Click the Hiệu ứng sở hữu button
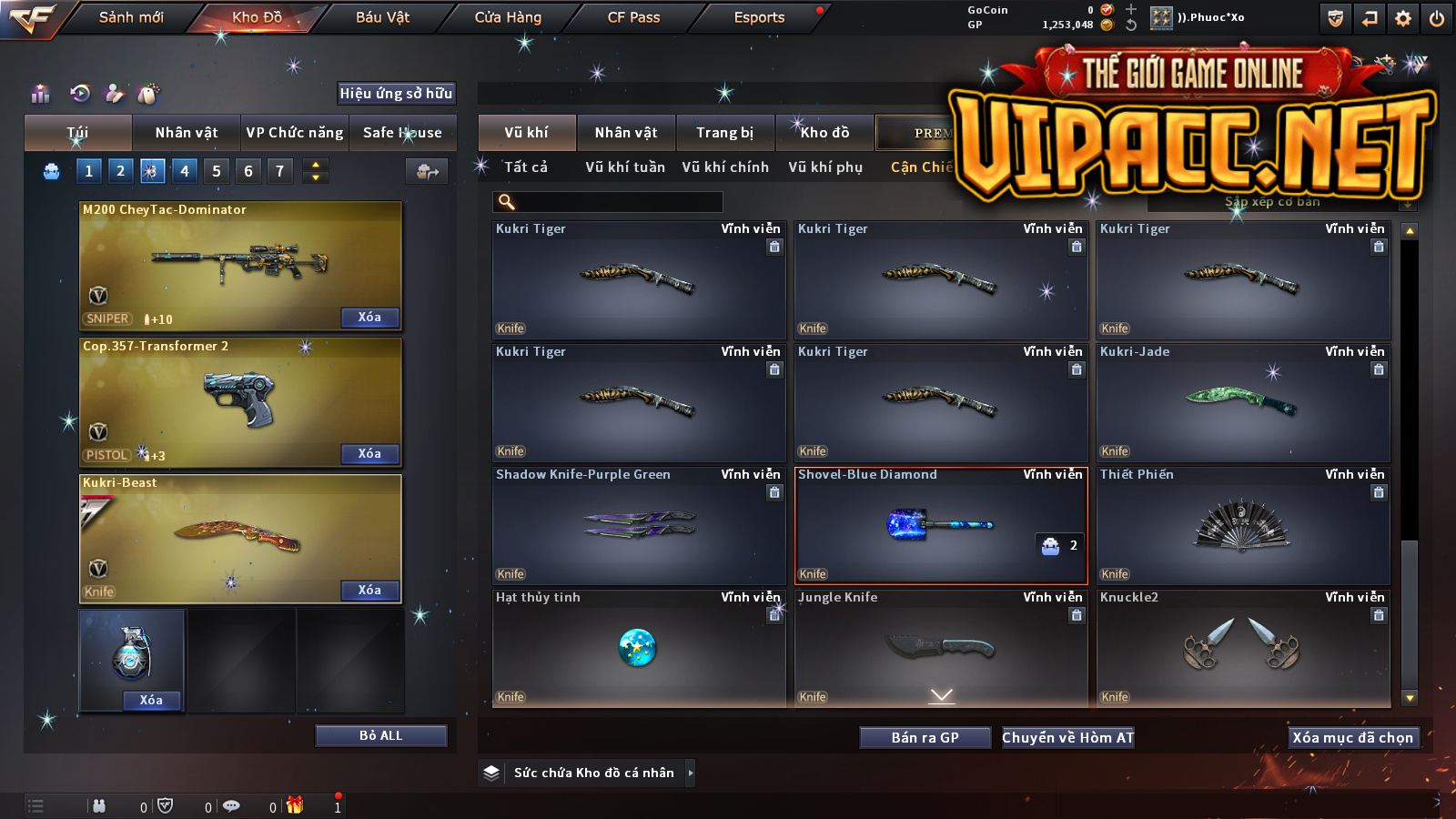Viewport: 1456px width, 819px height. tap(396, 93)
